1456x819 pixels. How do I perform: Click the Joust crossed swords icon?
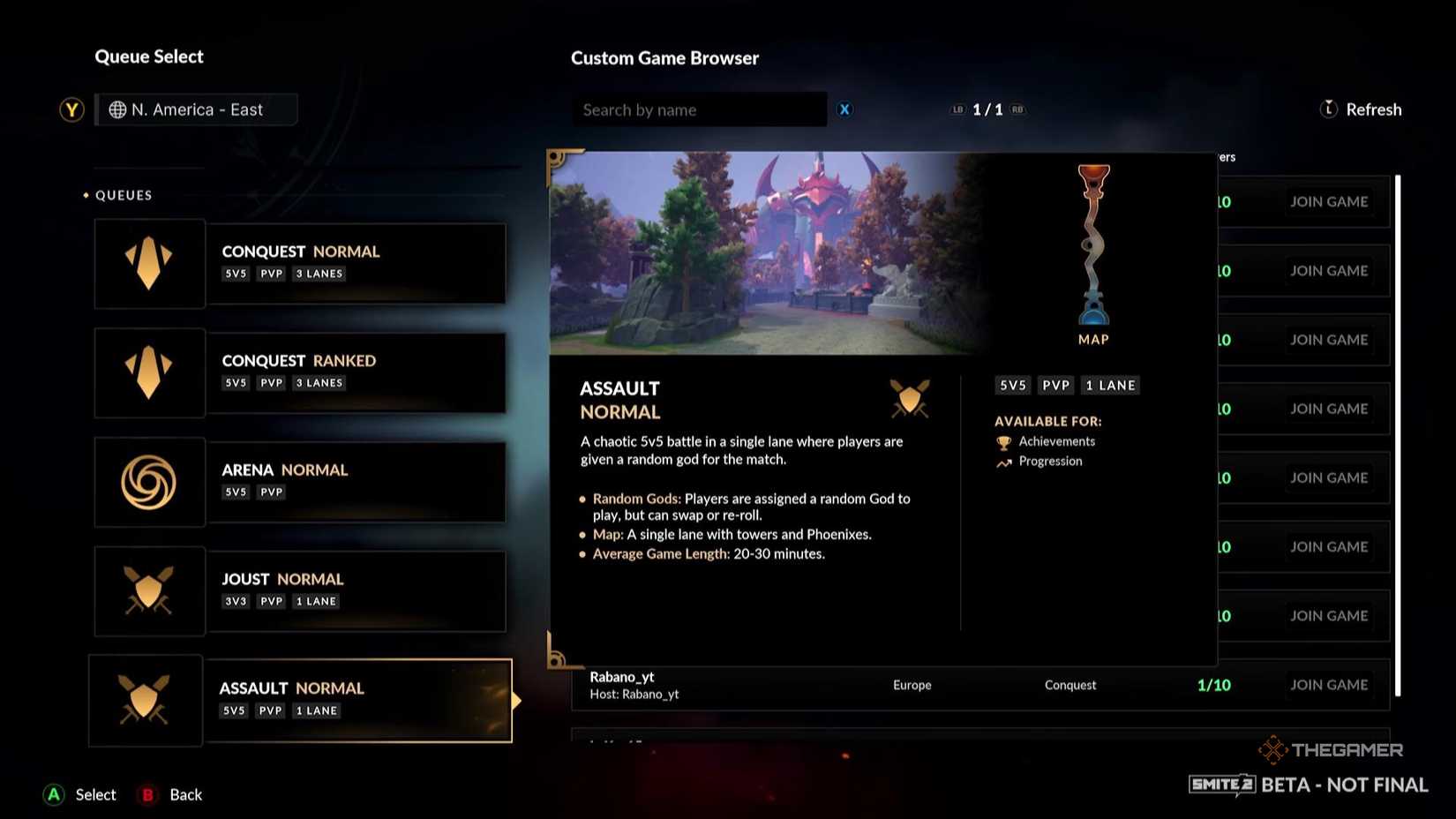pos(149,590)
